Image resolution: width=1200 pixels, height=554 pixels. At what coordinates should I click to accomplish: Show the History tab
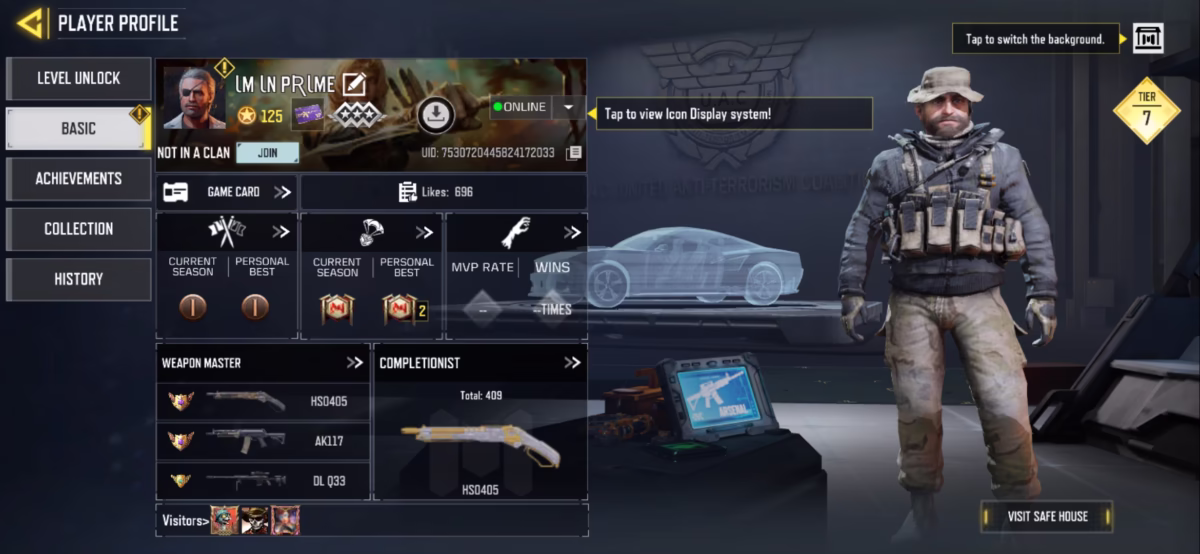coord(78,279)
